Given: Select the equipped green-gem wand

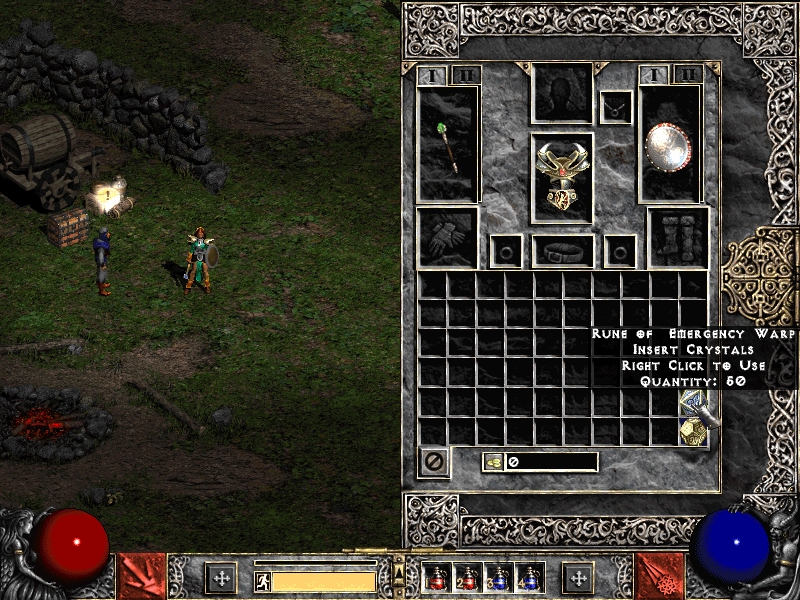Looking at the screenshot, I should tap(448, 144).
